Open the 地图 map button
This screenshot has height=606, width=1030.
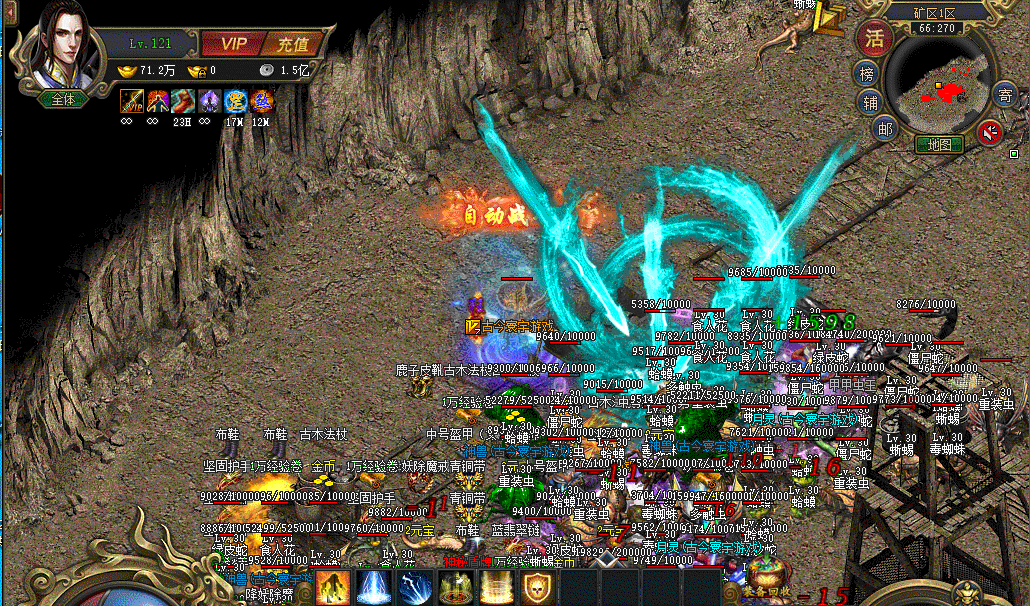pos(940,144)
